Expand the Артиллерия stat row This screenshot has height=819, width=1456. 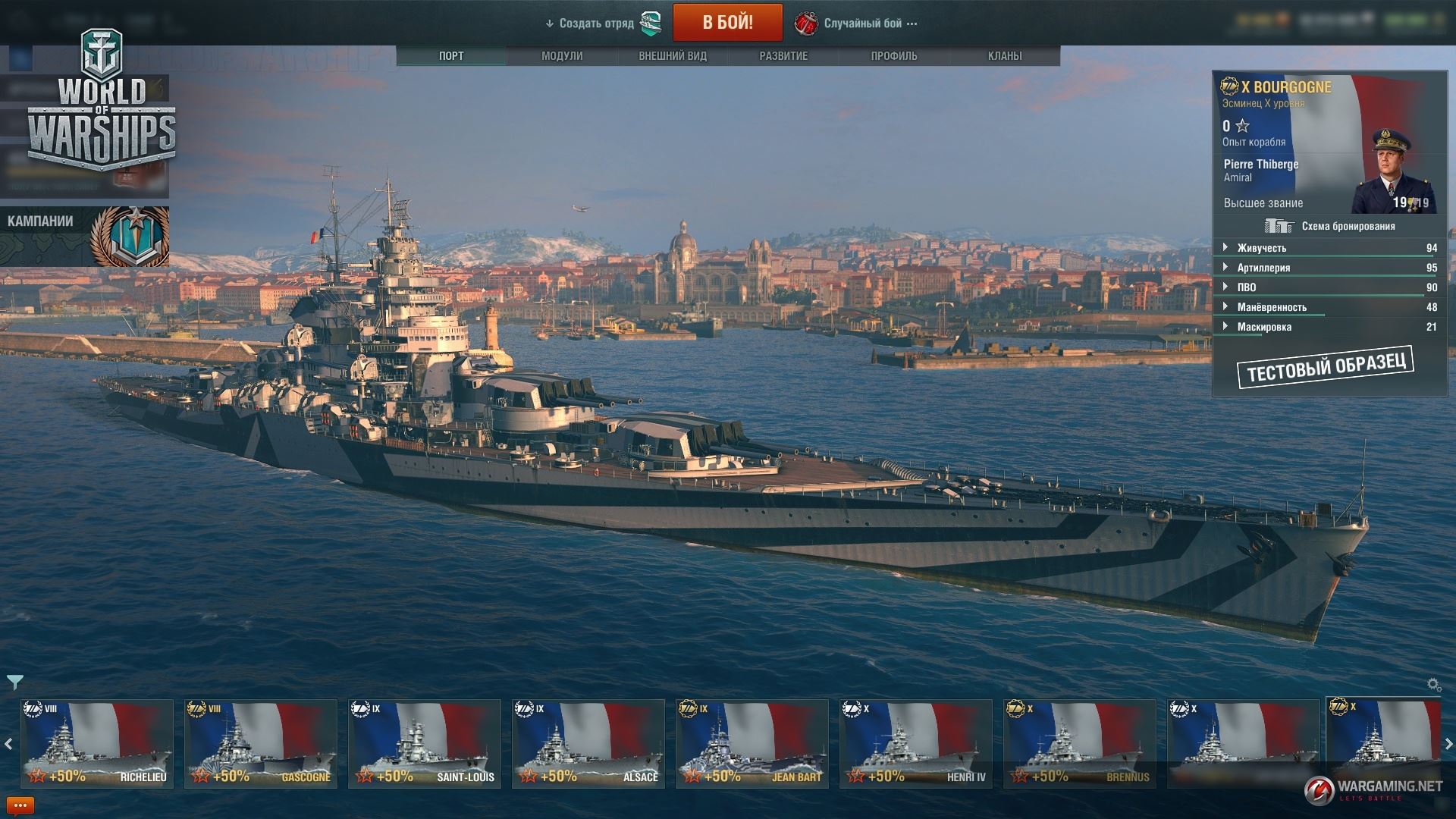[1263, 268]
